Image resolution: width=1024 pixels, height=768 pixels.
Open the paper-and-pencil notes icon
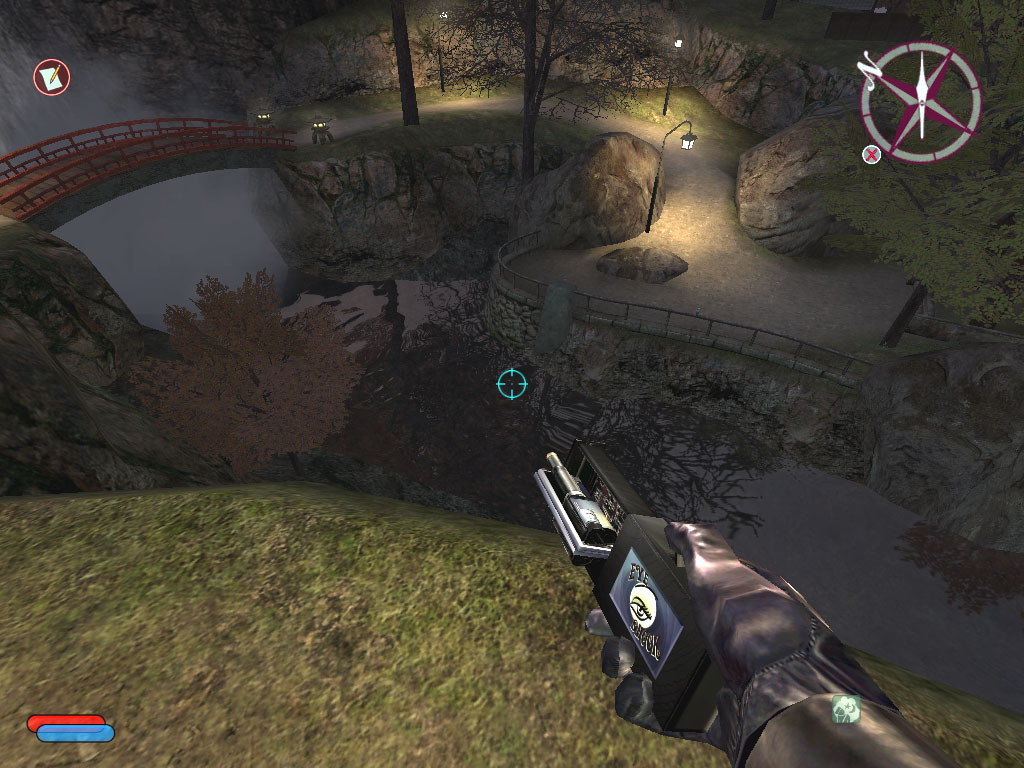tap(51, 77)
